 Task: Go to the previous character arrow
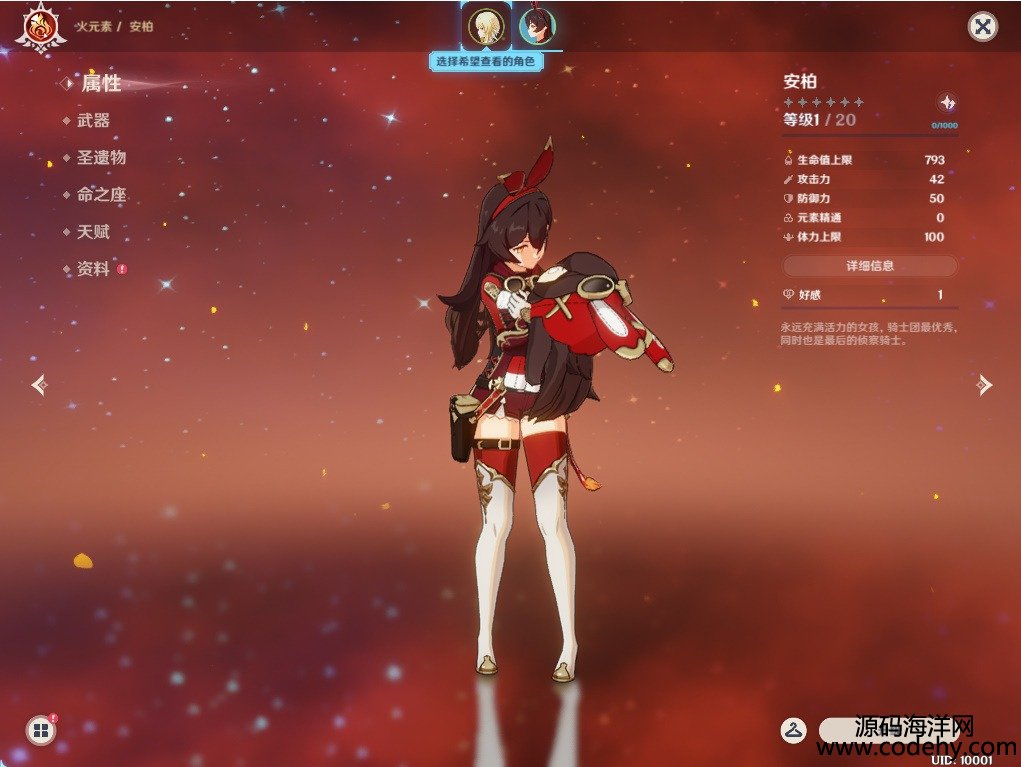[x=38, y=384]
